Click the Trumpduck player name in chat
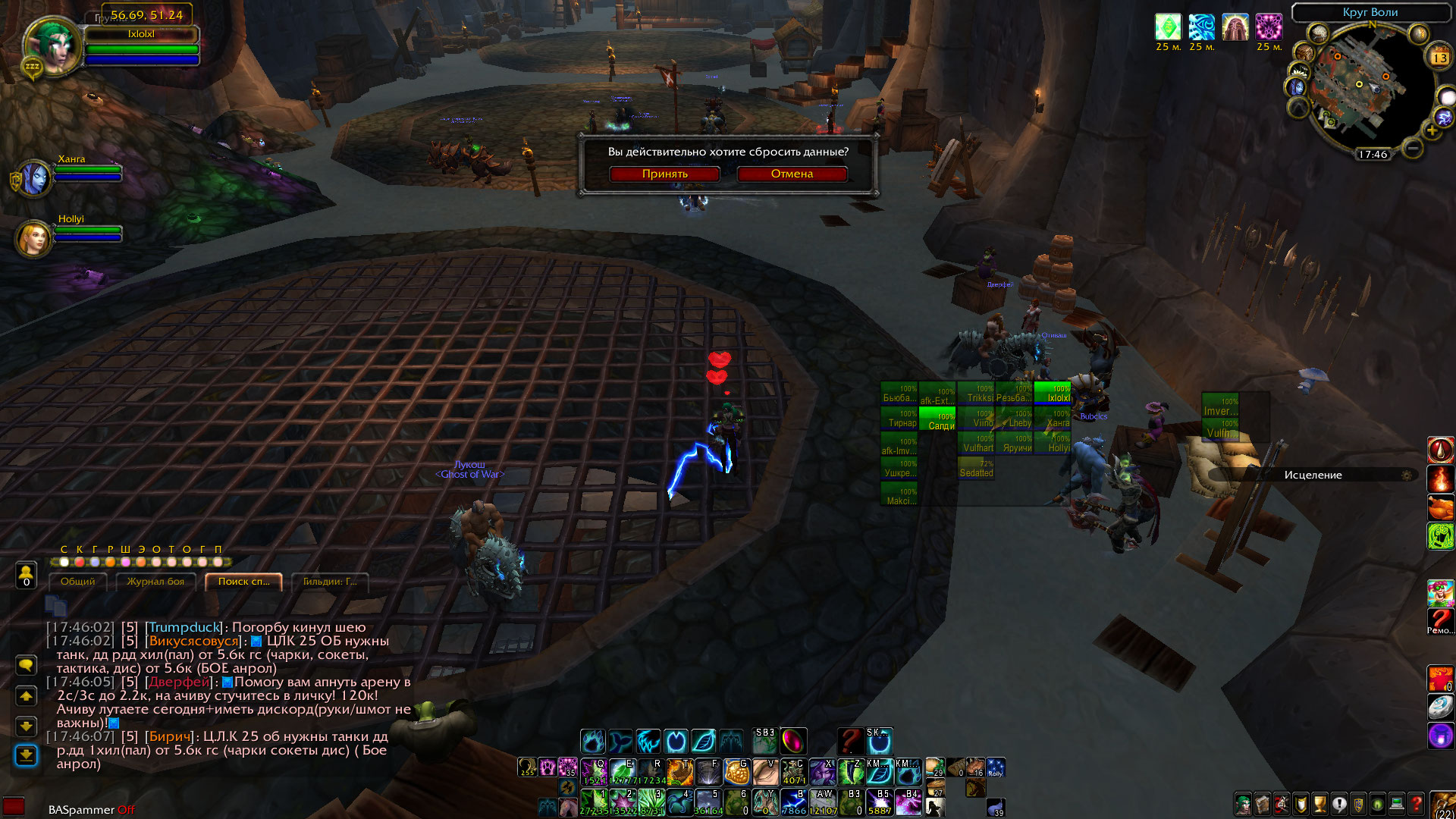 click(x=185, y=628)
